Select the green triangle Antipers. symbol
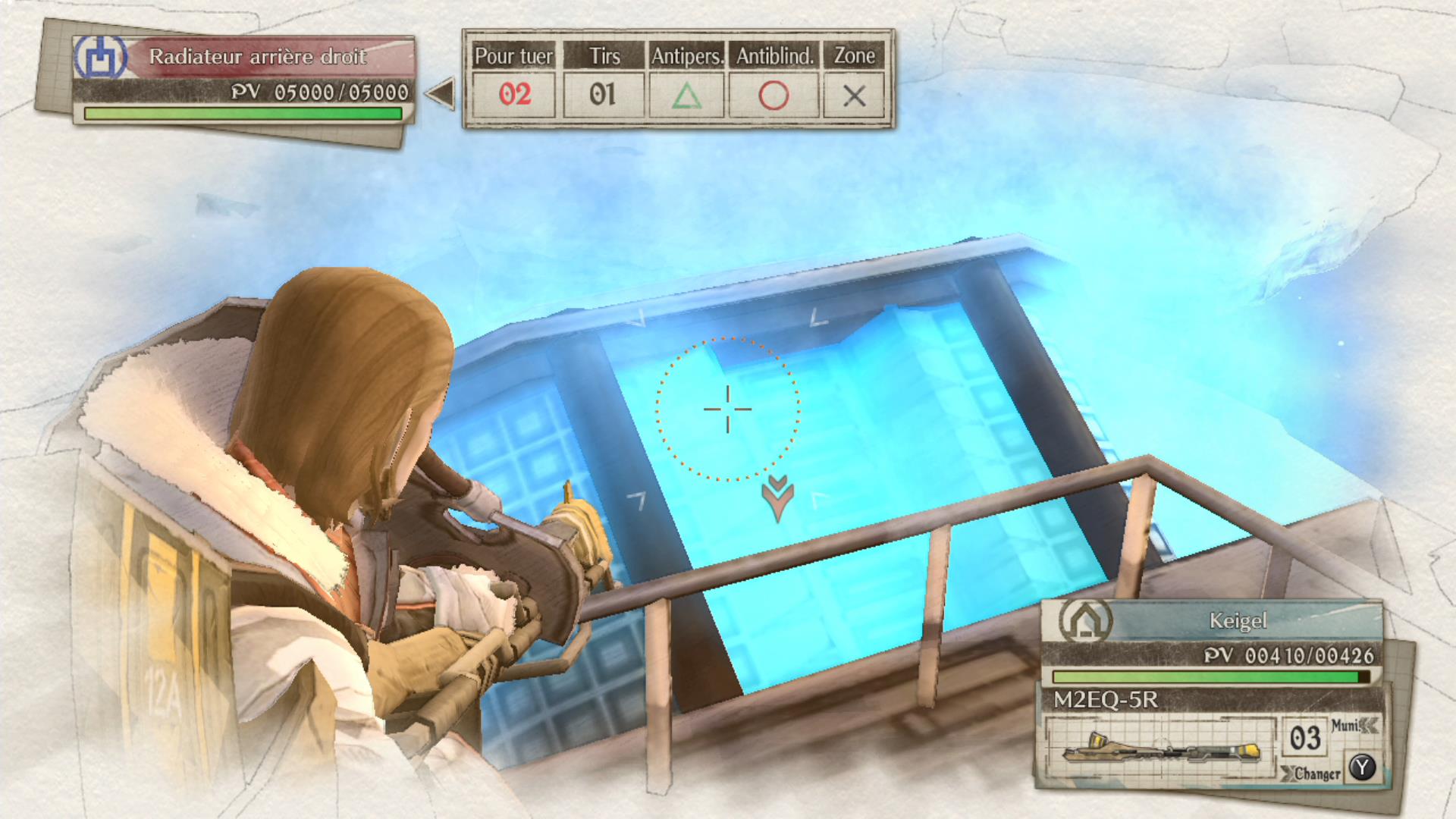 tap(687, 96)
